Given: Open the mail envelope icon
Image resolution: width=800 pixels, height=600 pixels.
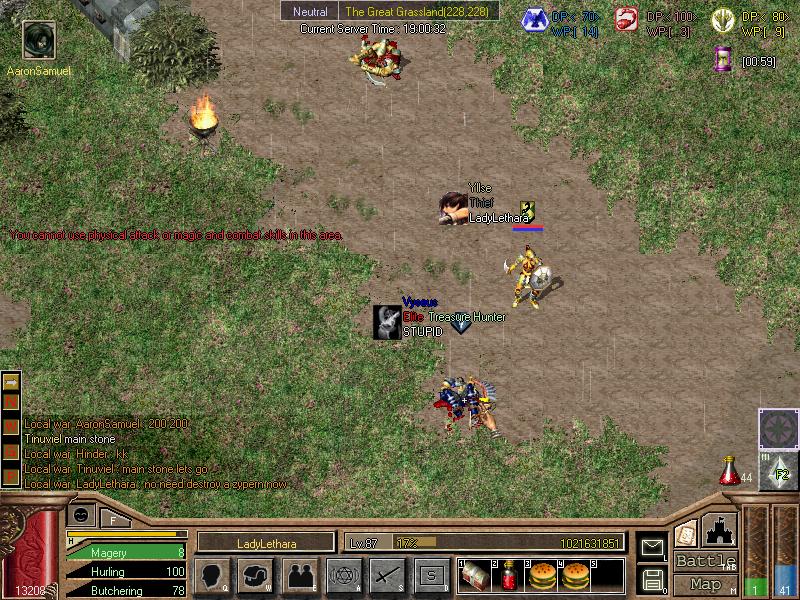Looking at the screenshot, I should click(x=652, y=546).
